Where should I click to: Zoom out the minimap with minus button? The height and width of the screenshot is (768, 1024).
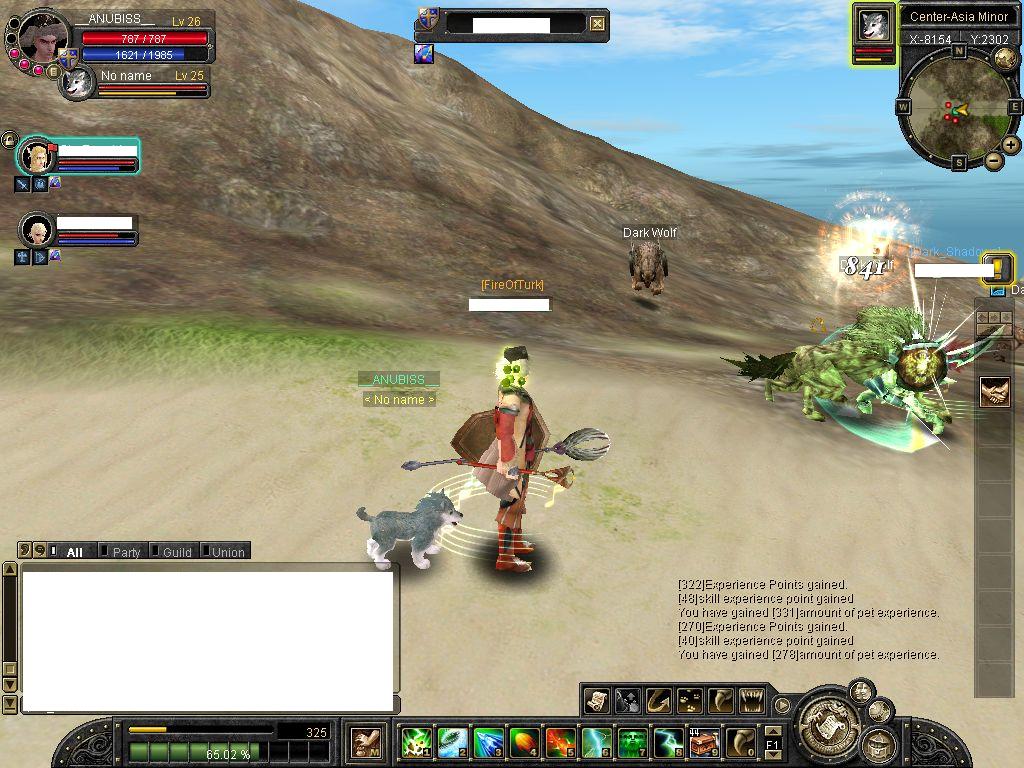point(994,160)
